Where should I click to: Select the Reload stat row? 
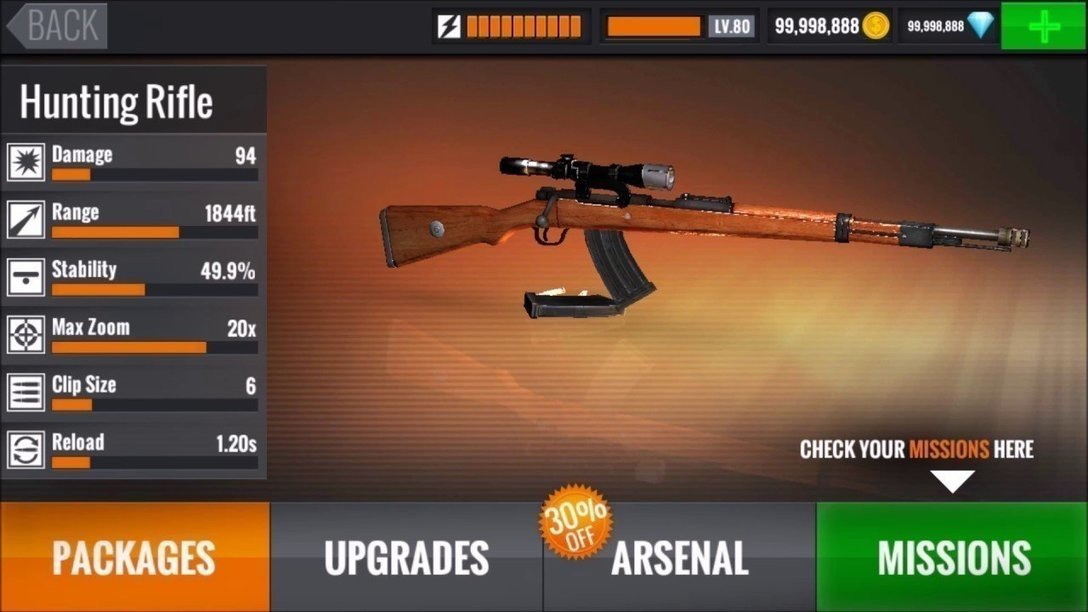[x=133, y=450]
